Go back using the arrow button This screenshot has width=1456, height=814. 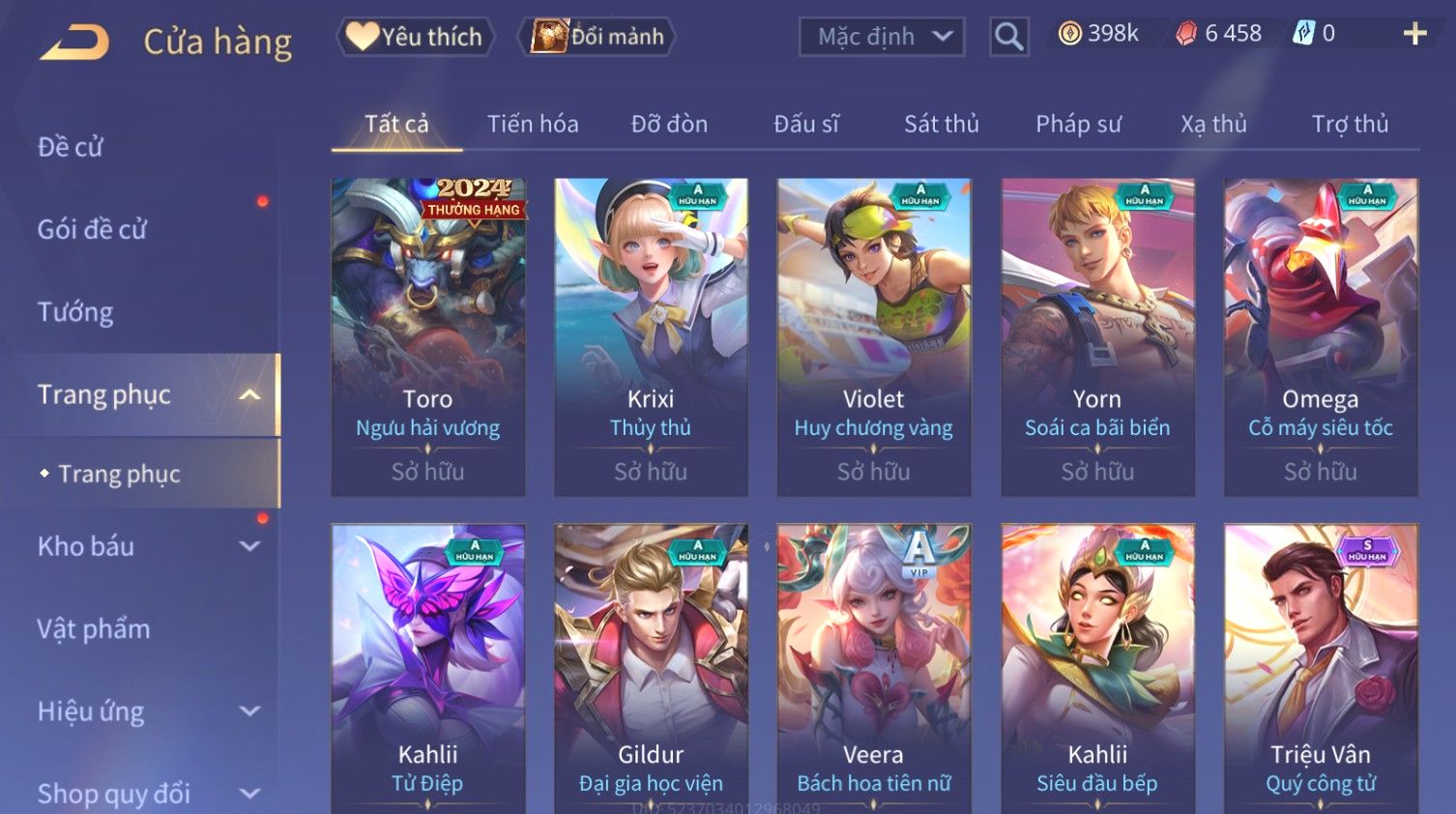tap(75, 42)
